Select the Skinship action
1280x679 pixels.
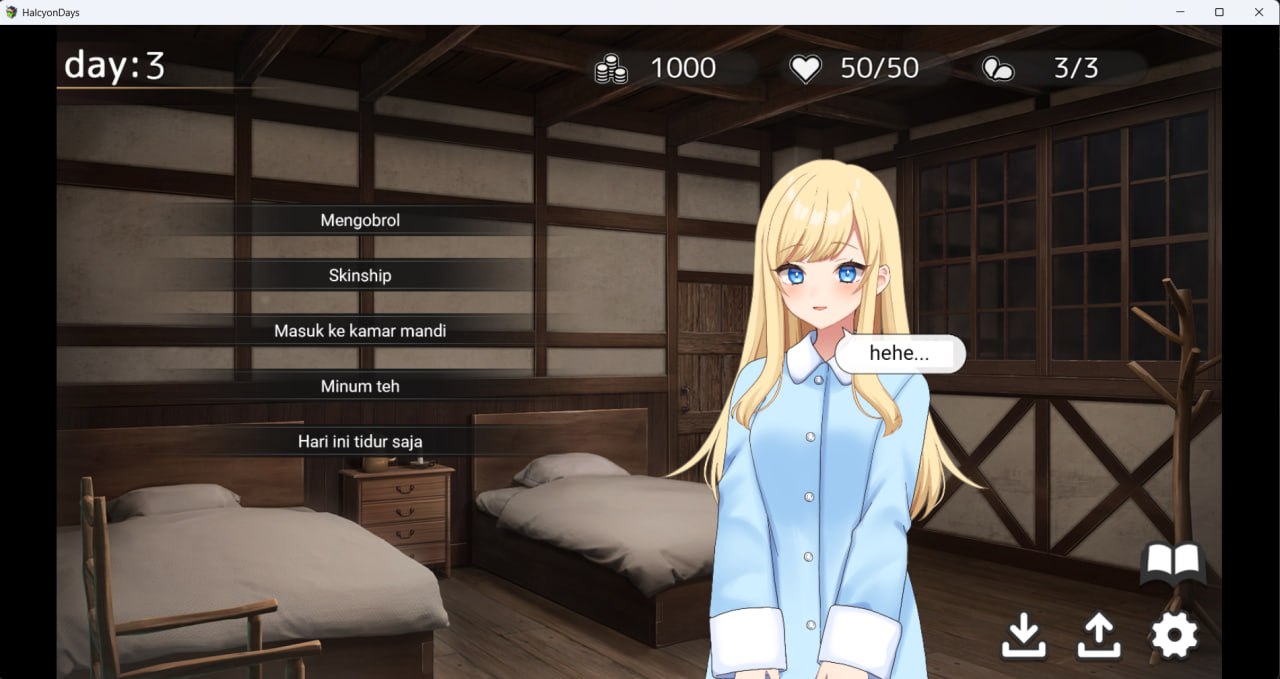click(x=360, y=275)
